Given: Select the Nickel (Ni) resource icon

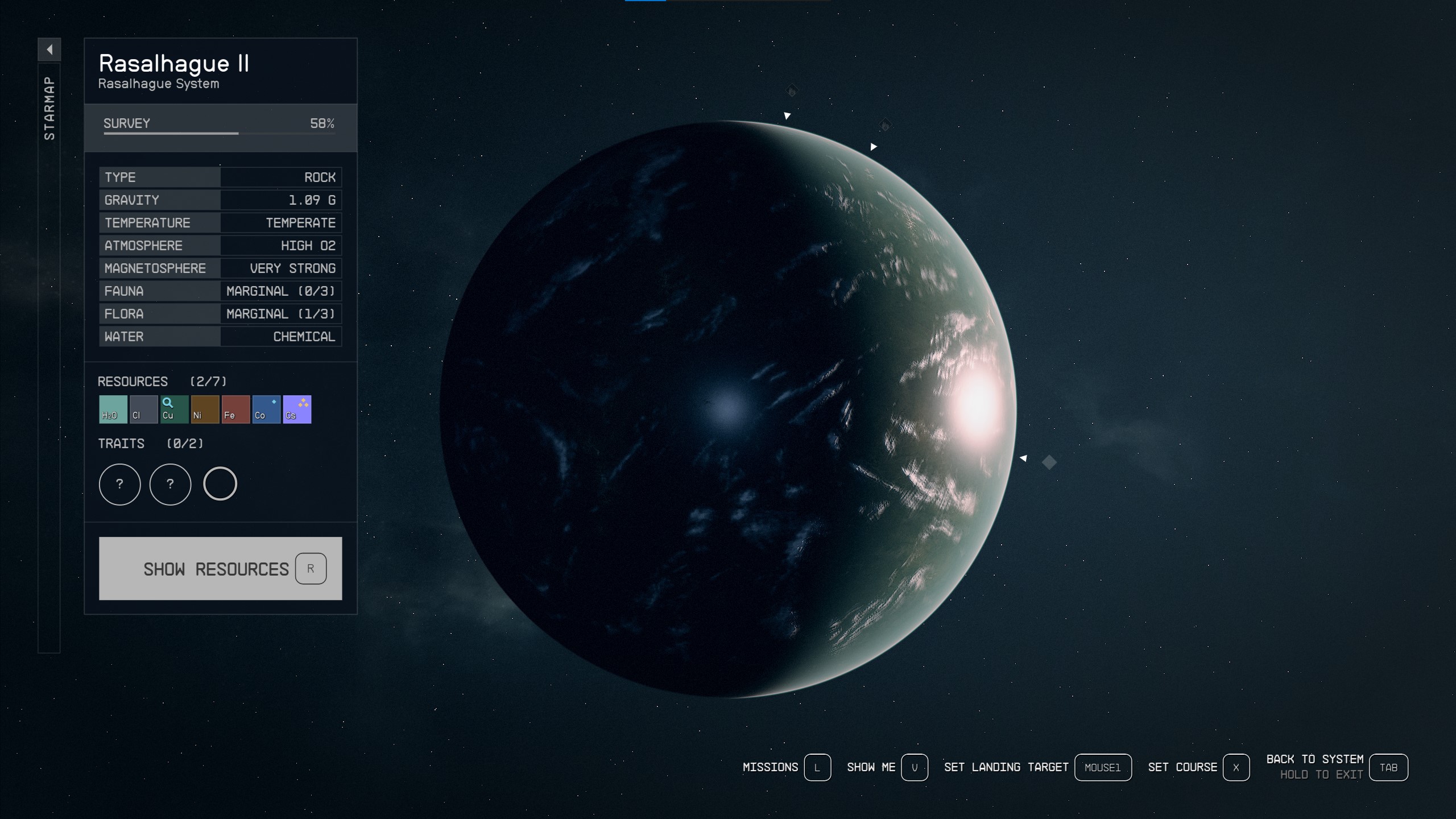Looking at the screenshot, I should [x=205, y=409].
